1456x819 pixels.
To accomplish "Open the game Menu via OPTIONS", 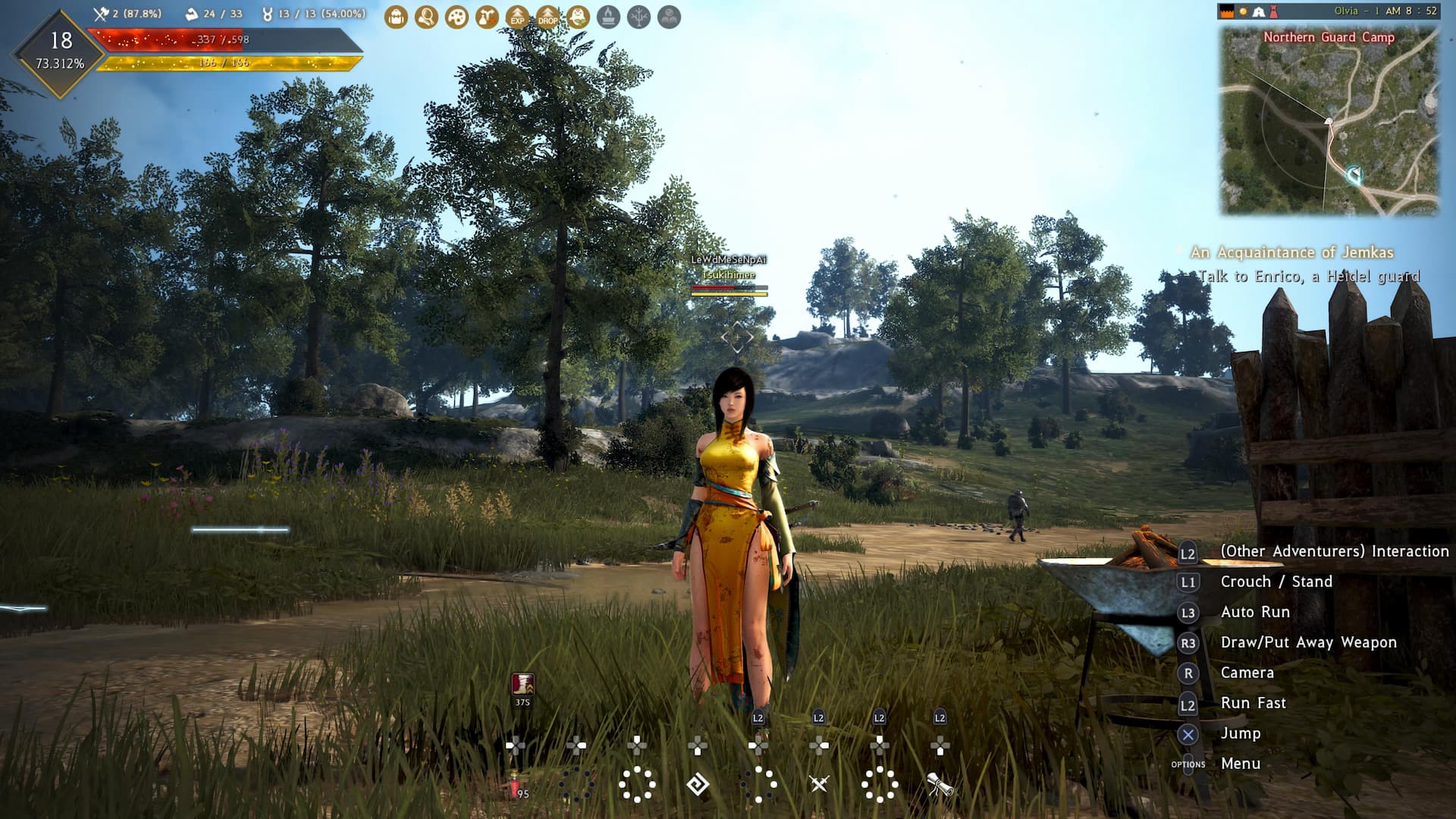I will click(1241, 764).
